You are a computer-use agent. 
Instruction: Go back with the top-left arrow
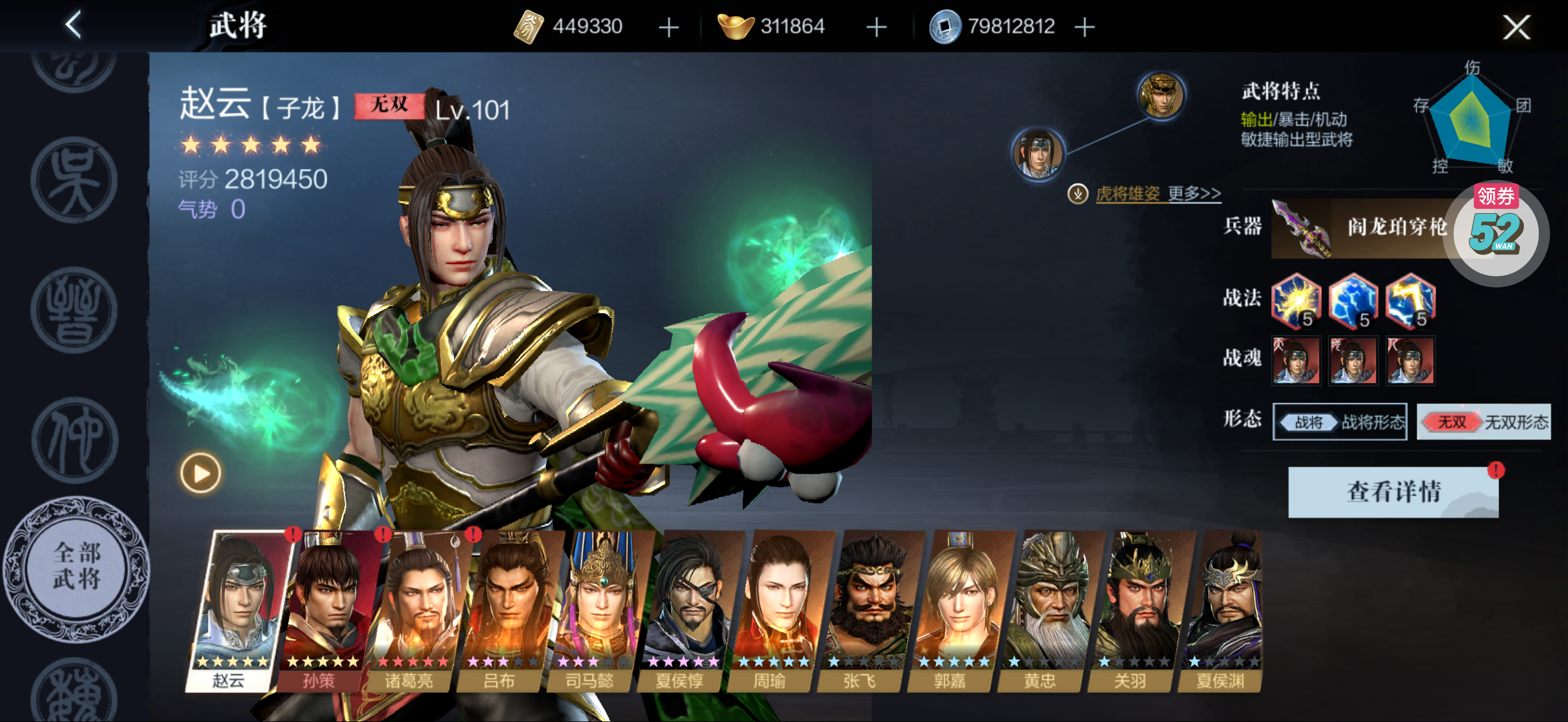click(74, 26)
